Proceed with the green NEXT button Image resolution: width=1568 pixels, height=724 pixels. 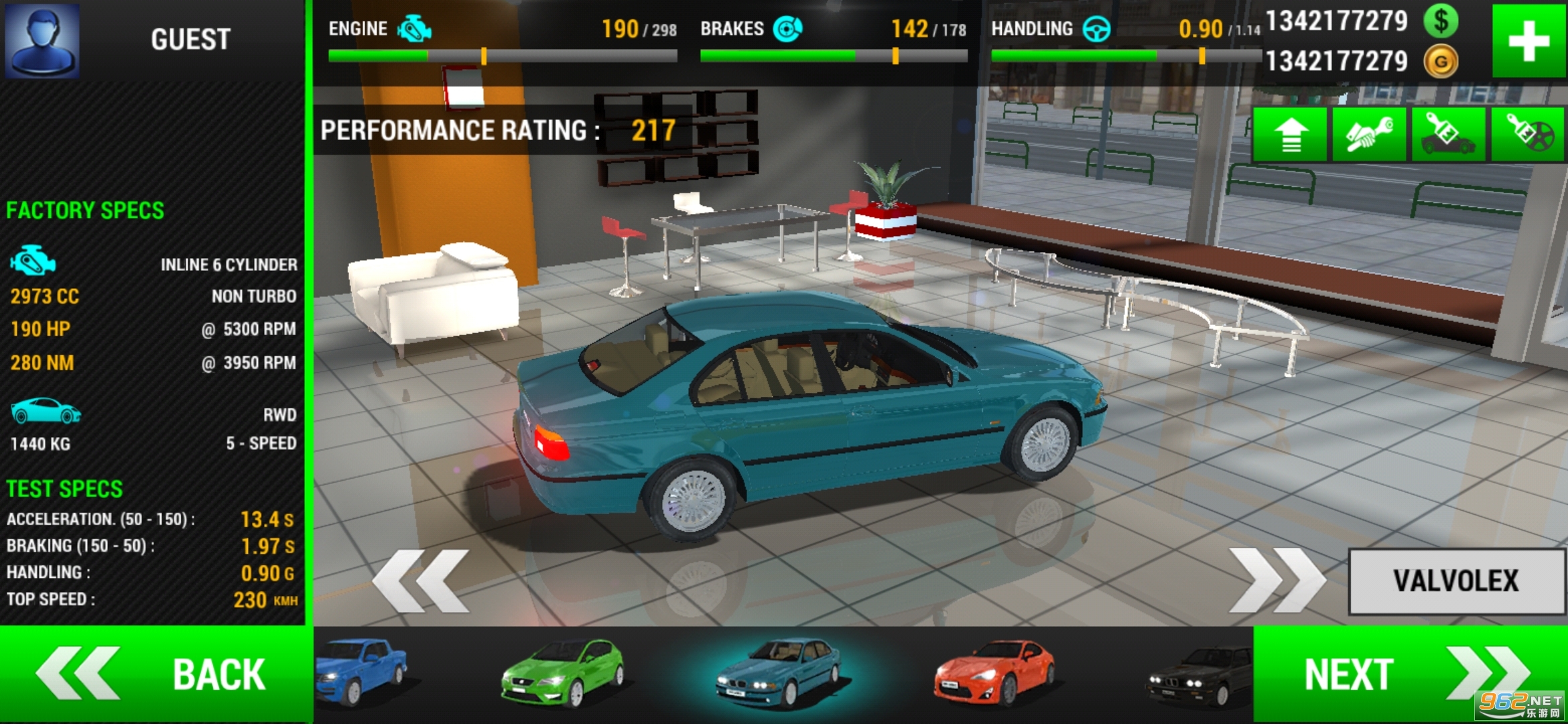(1407, 674)
